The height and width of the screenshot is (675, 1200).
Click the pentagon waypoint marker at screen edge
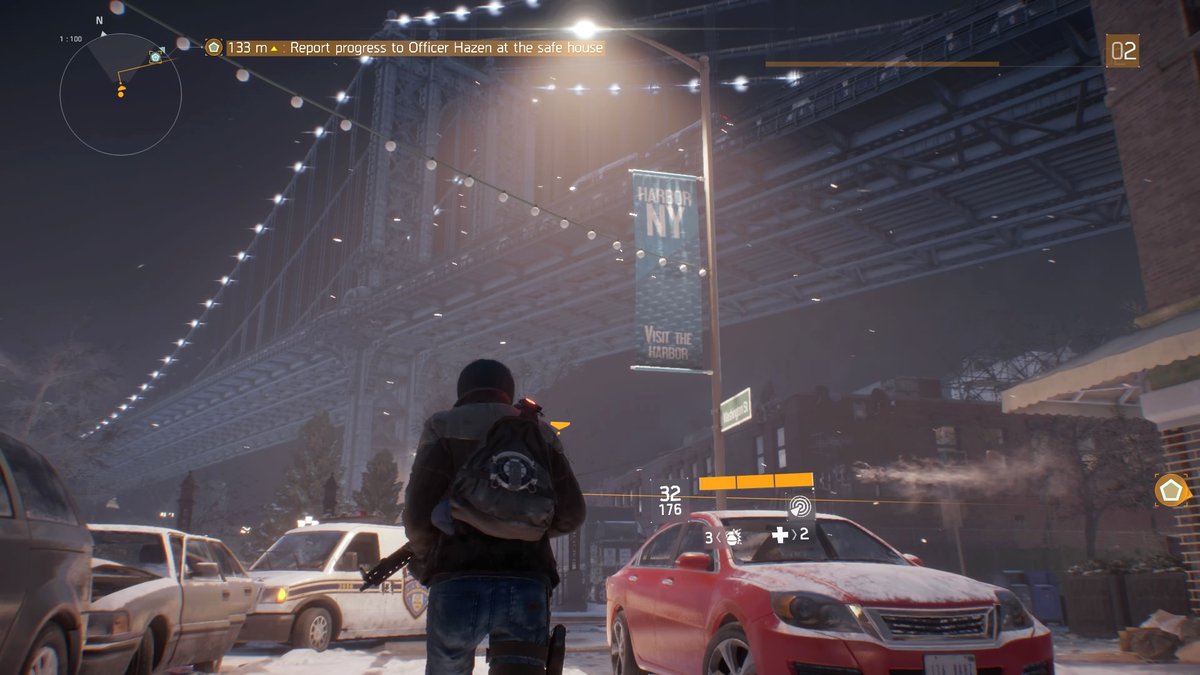point(1171,490)
